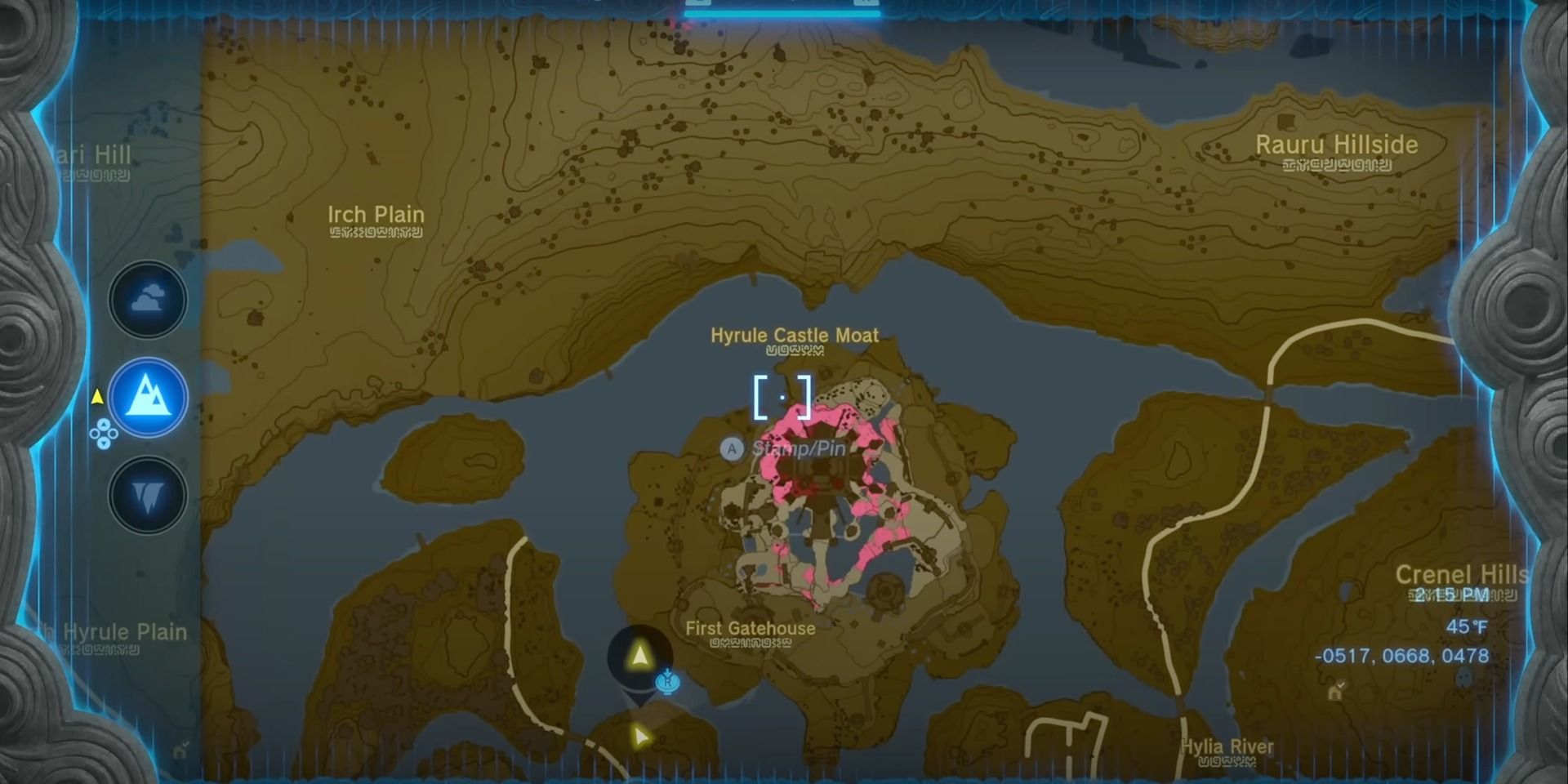Select the yellow arrow marker near Hylia River
The image size is (1568, 784).
640,734
